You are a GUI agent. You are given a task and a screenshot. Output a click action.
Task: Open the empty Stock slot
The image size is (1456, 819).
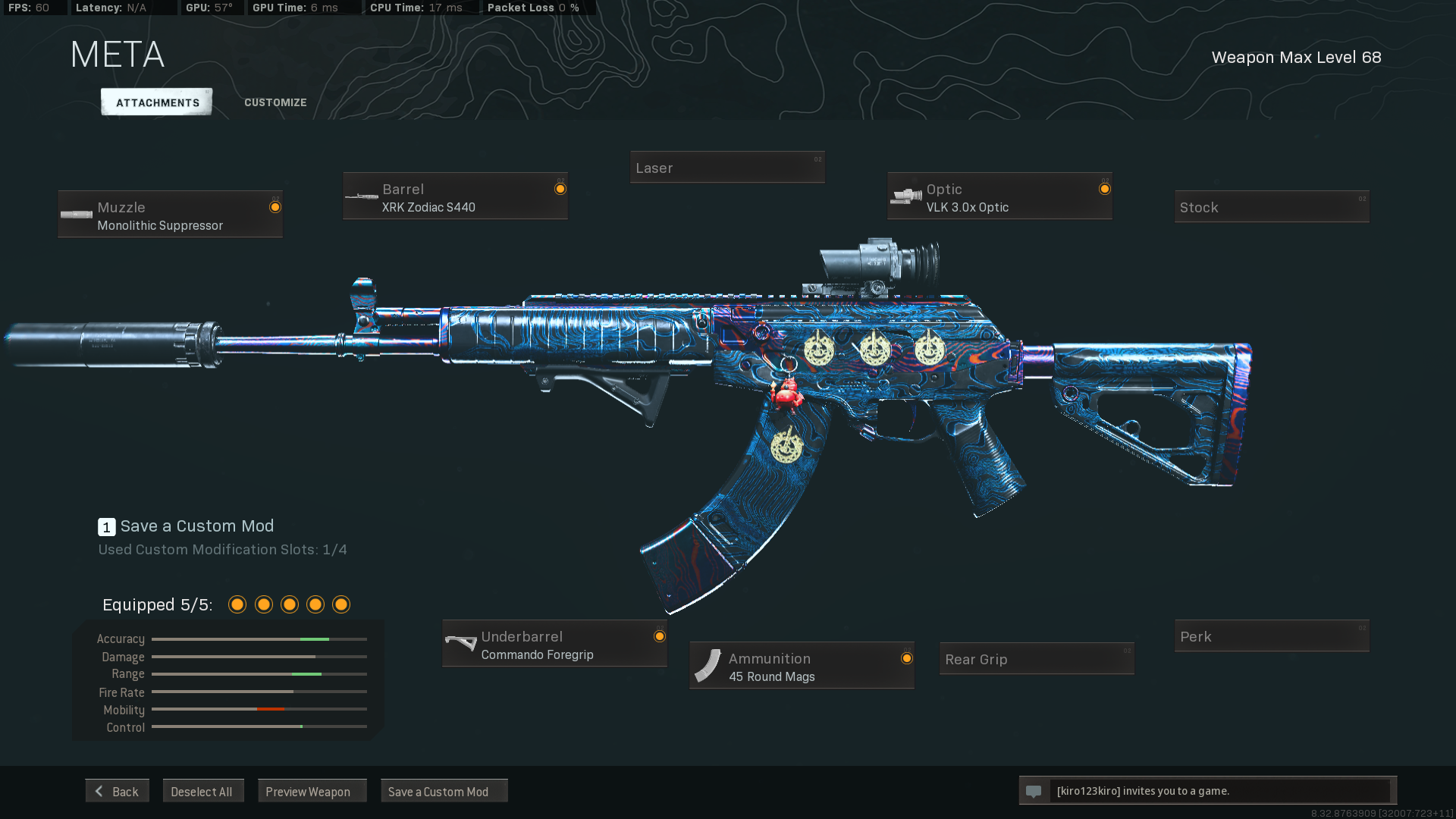tap(1272, 206)
